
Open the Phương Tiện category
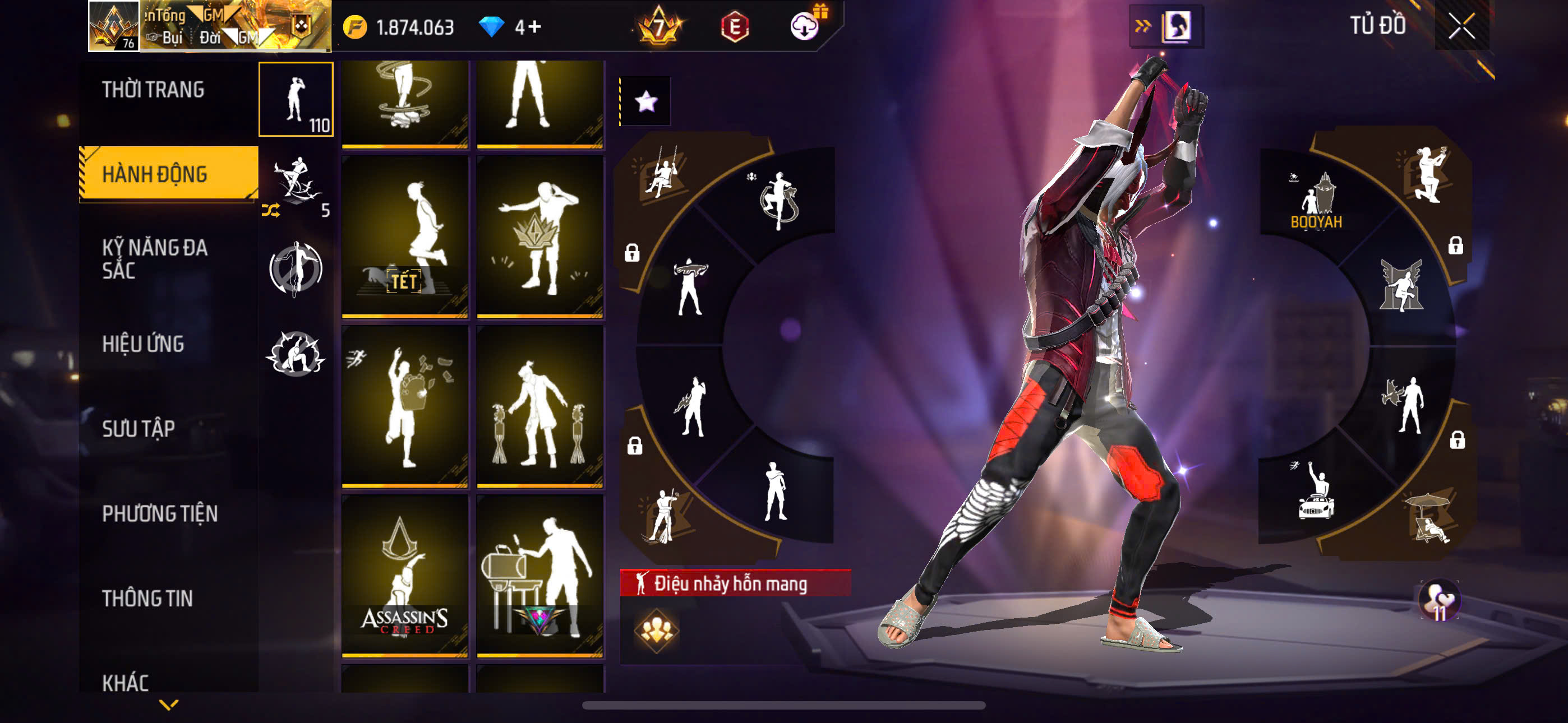pos(159,513)
